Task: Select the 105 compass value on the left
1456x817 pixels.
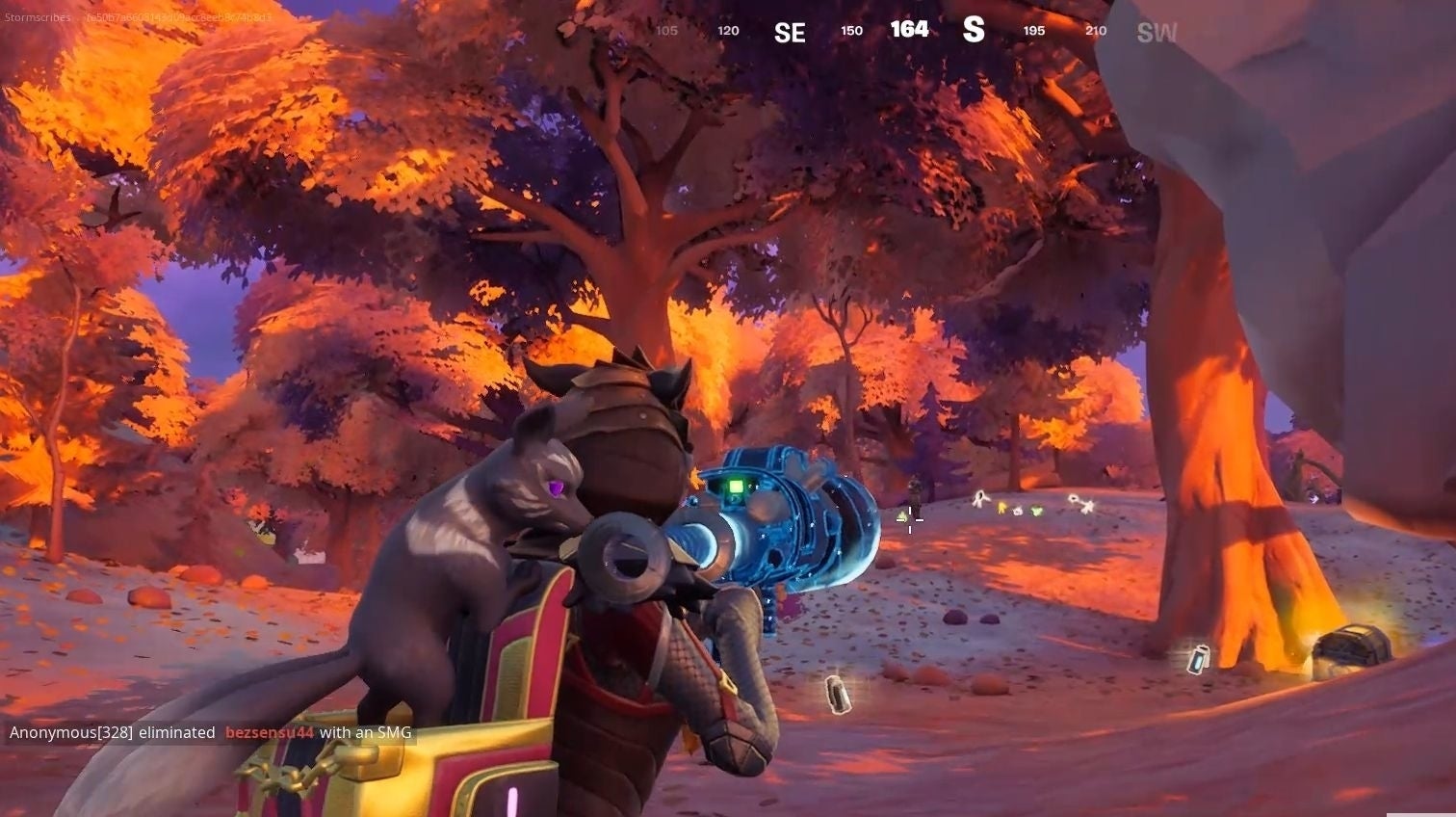Action: [666, 30]
